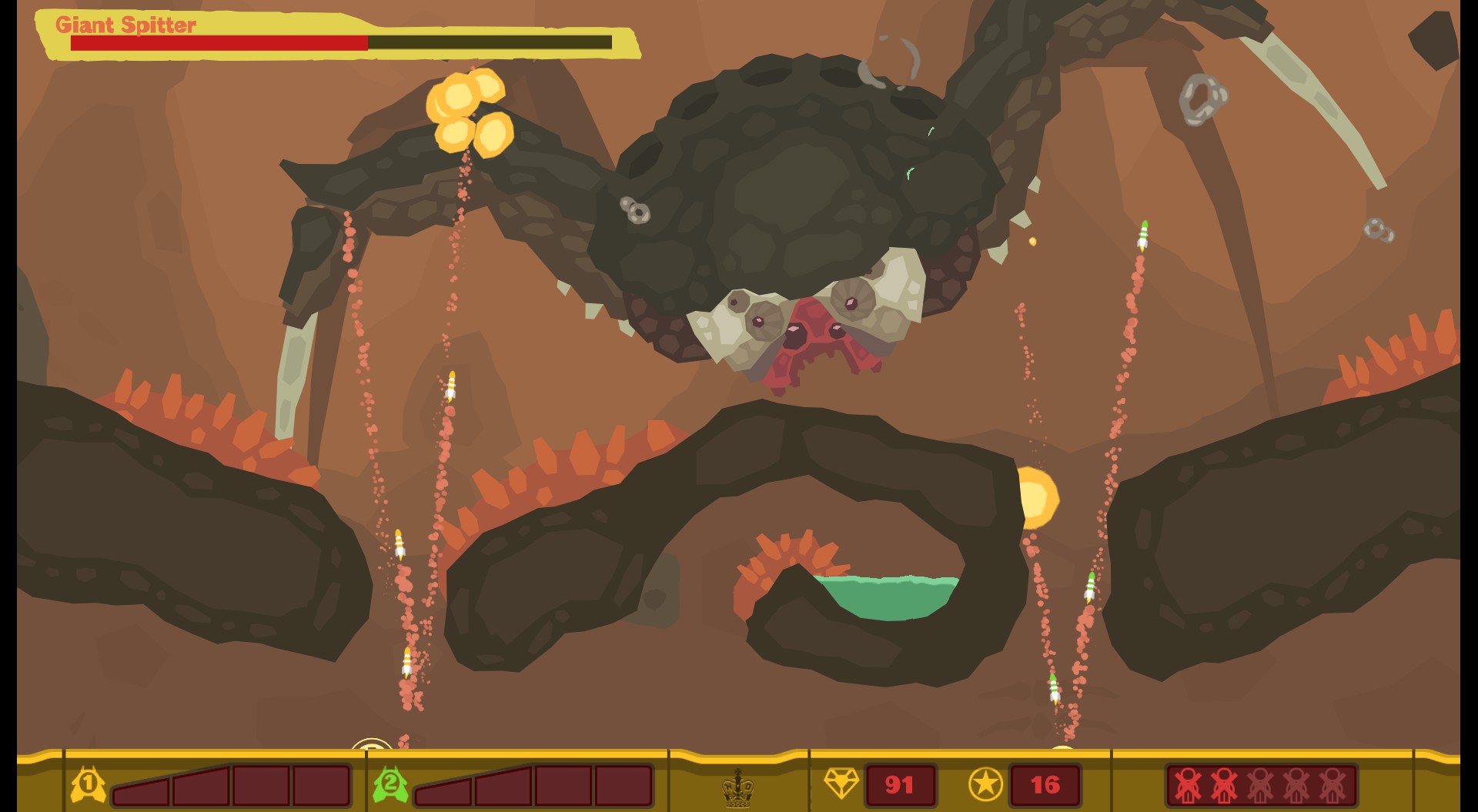Select the green Player 2 ship icon
This screenshot has width=1478, height=812.
(391, 784)
